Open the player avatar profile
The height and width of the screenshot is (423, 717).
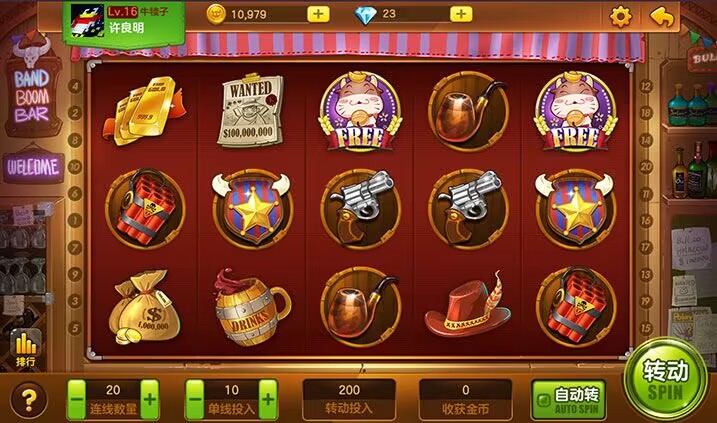[x=83, y=19]
